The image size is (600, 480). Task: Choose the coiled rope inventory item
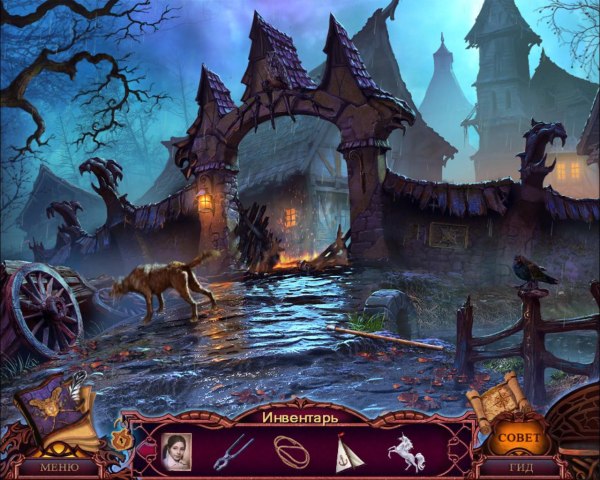291,451
